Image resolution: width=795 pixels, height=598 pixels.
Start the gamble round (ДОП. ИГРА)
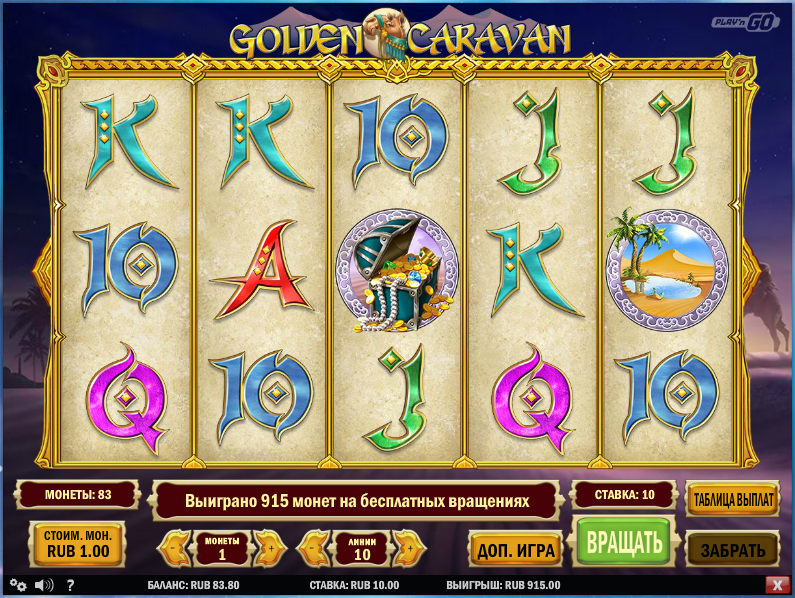pos(516,549)
